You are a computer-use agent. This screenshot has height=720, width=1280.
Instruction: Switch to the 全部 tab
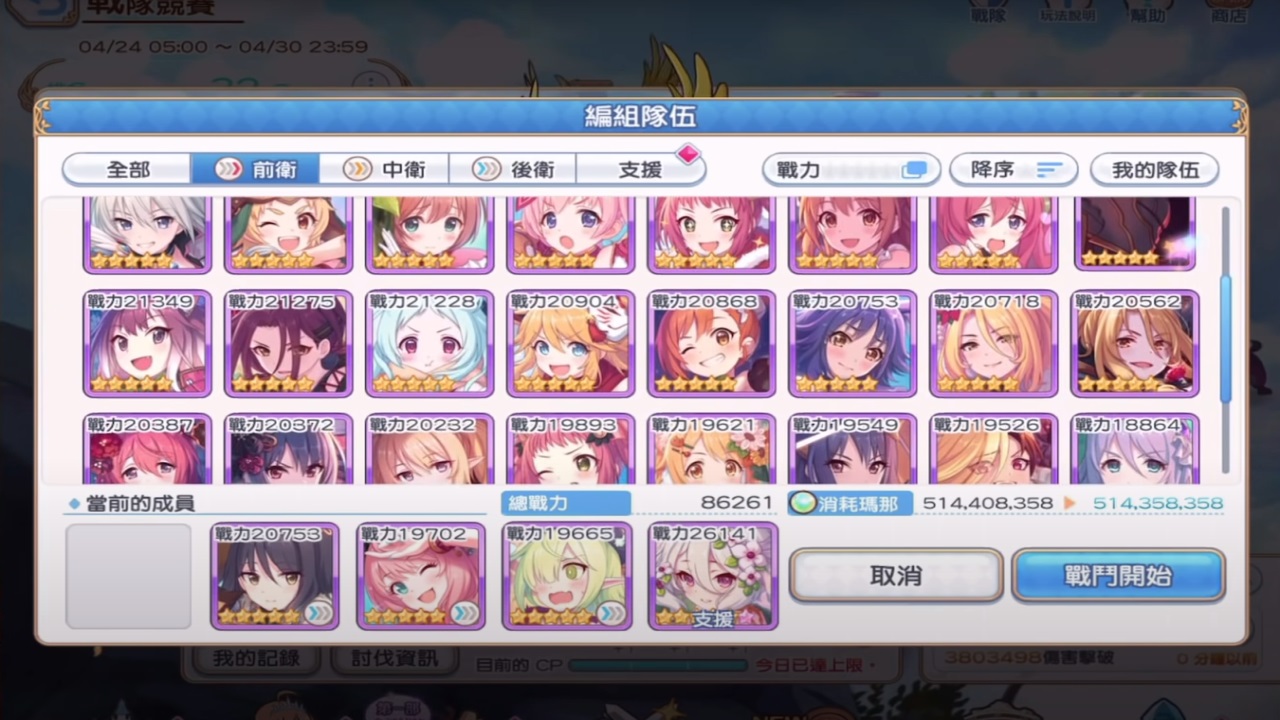tap(128, 170)
